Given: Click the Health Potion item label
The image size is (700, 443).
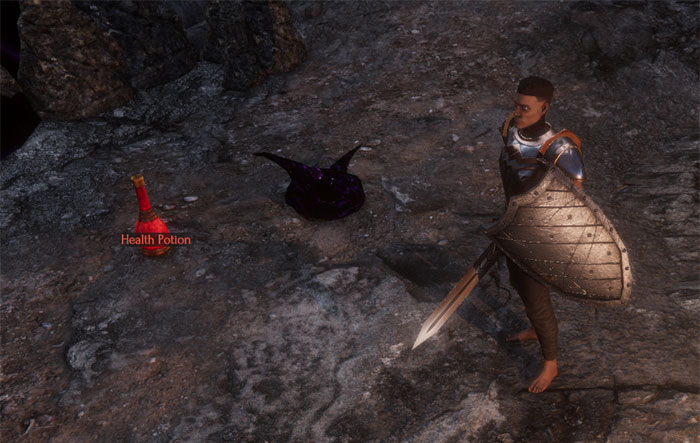Looking at the screenshot, I should point(155,240).
